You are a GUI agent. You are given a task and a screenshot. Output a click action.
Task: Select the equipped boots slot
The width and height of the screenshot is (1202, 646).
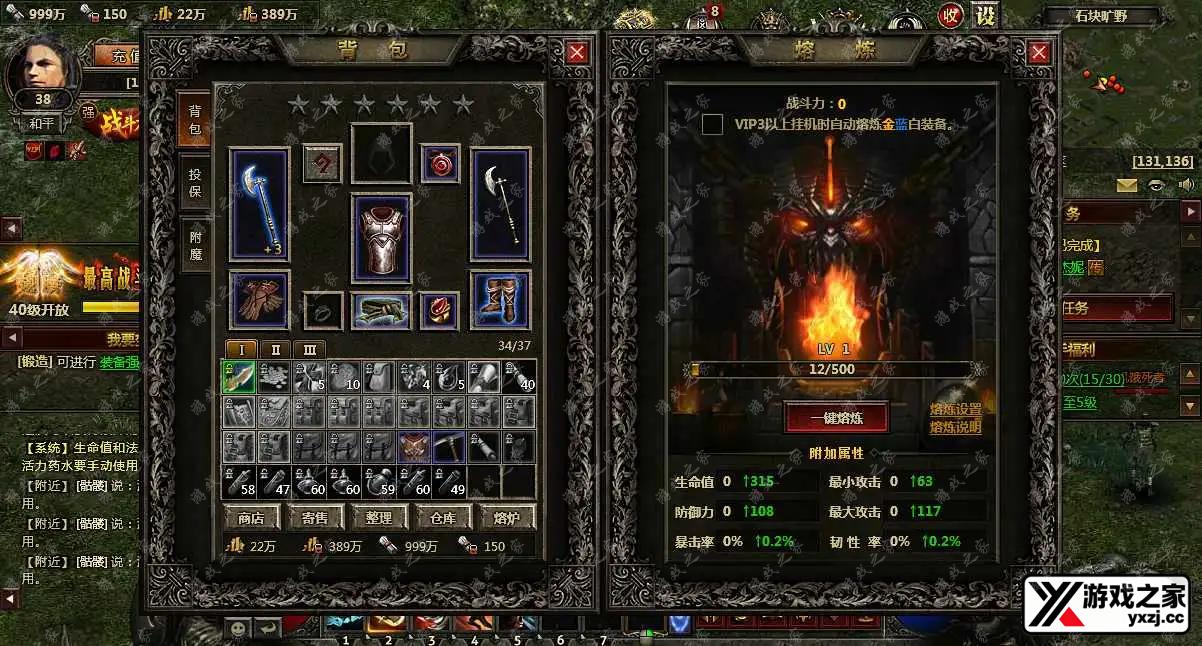pyautogui.click(x=500, y=300)
